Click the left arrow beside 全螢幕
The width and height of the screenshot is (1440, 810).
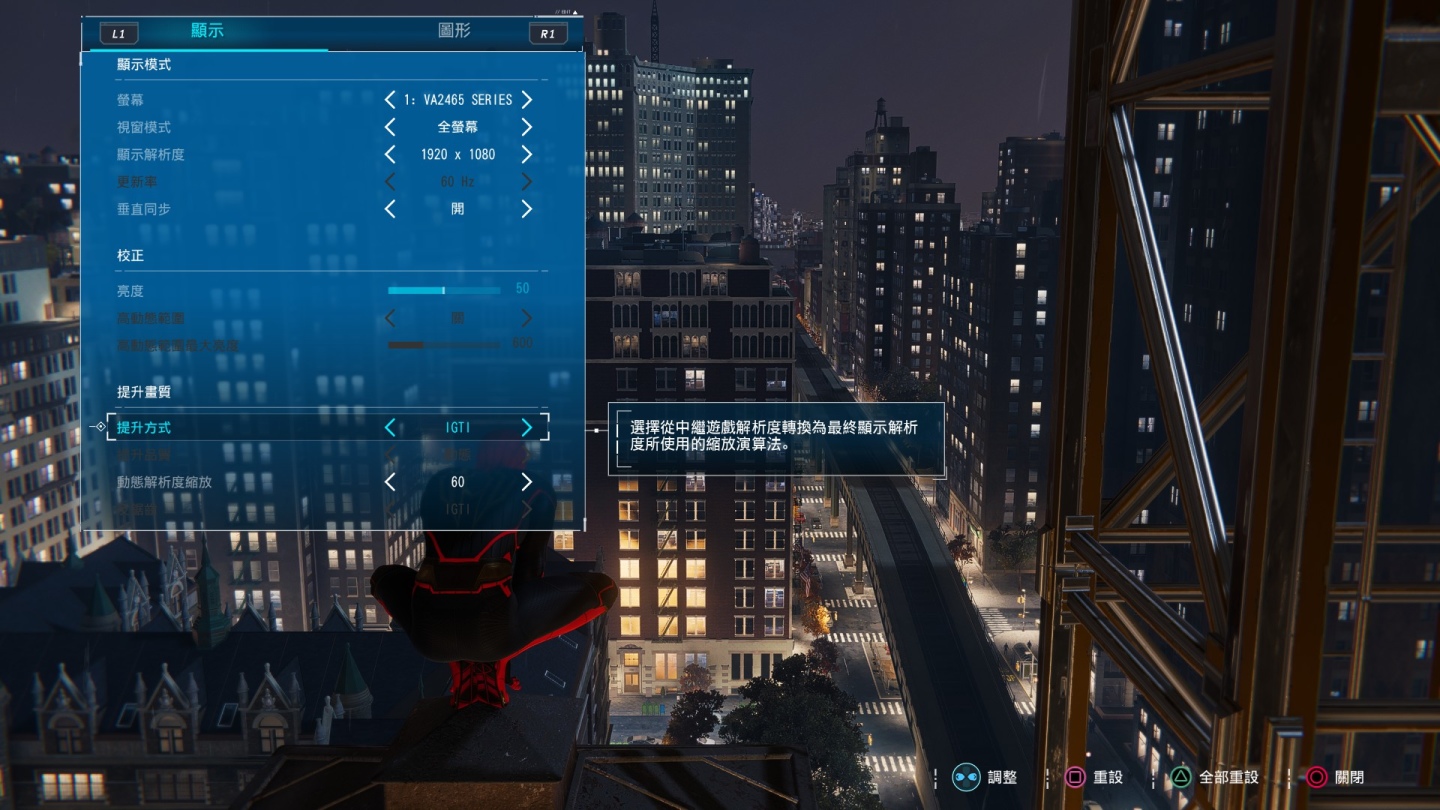tap(390, 127)
